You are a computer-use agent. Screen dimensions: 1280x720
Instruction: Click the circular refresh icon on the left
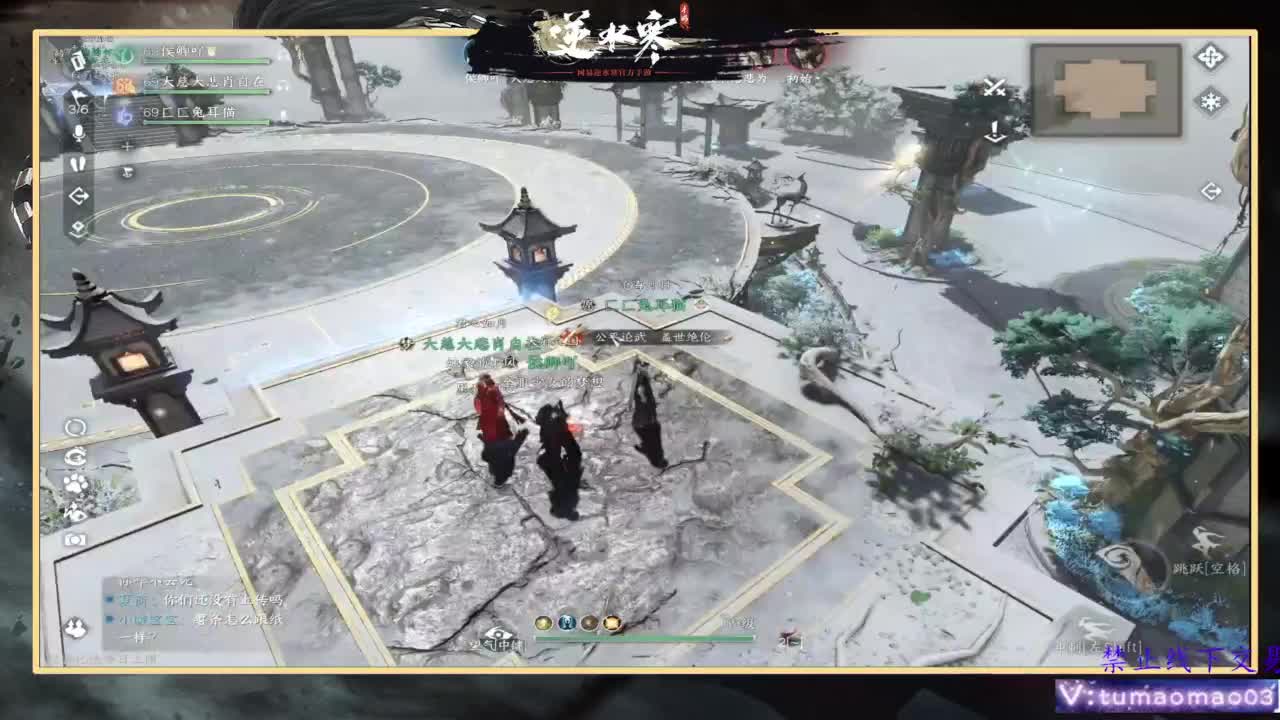(76, 457)
